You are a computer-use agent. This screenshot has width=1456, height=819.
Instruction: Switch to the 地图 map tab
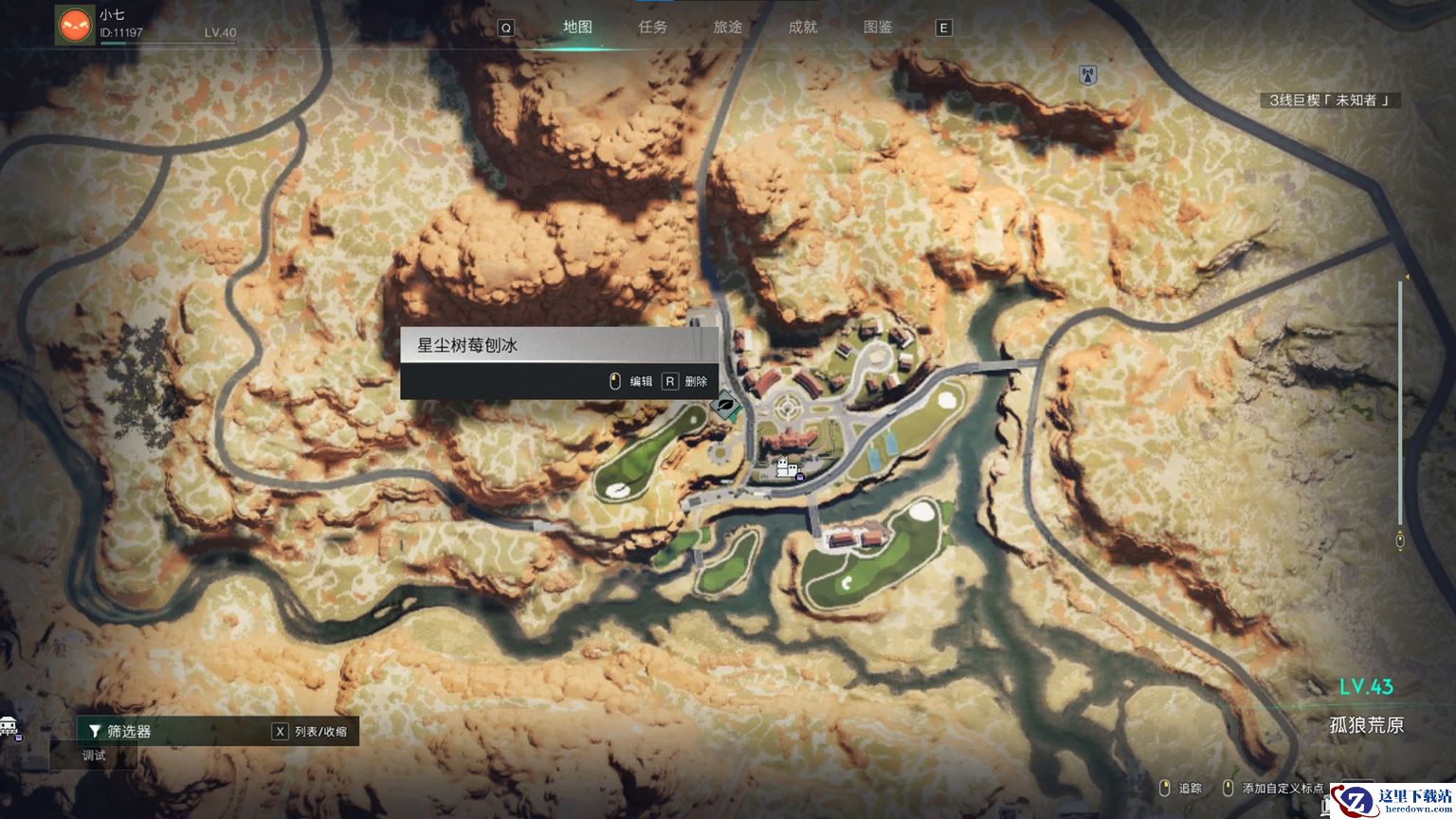(577, 27)
